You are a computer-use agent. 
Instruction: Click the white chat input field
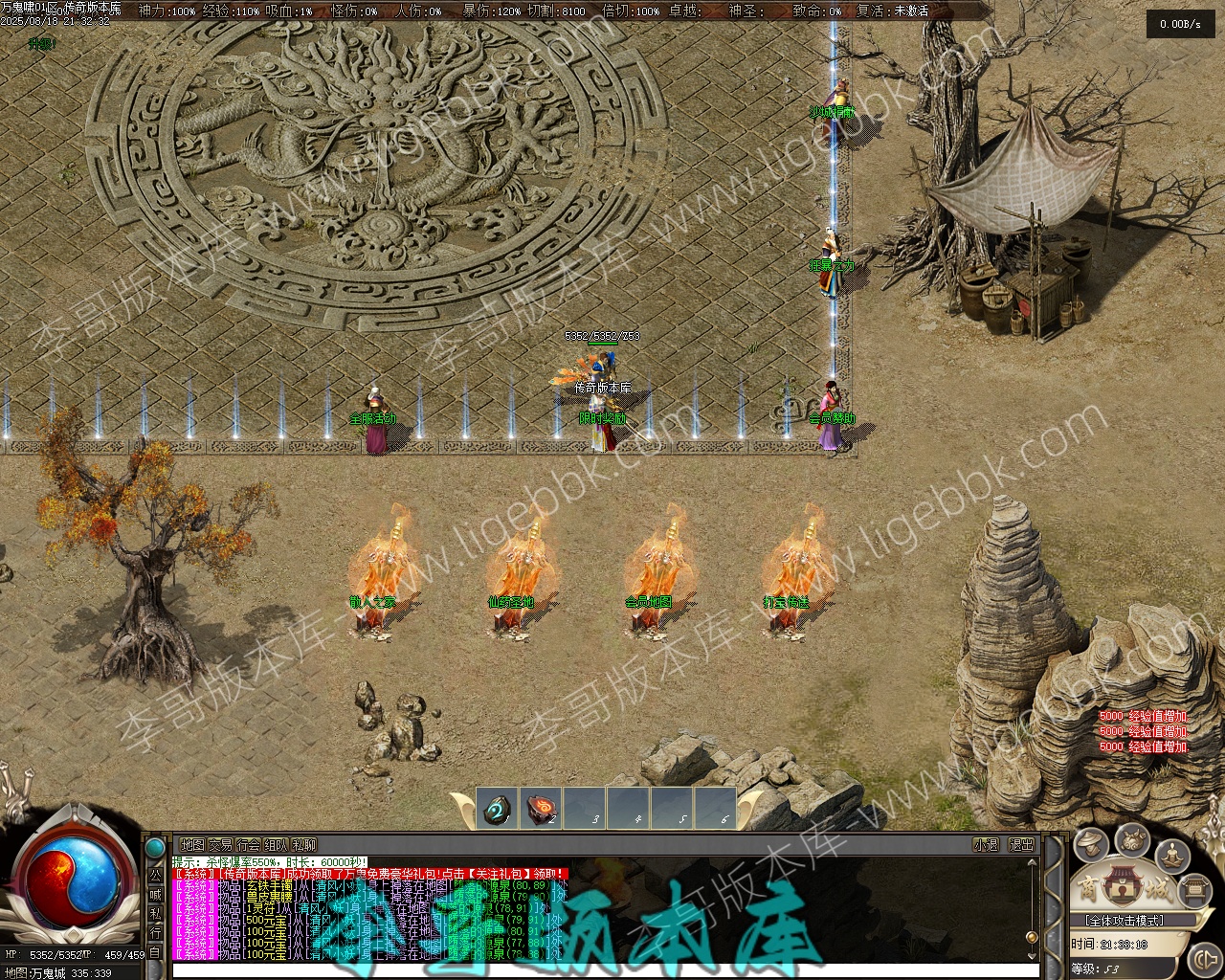click(x=603, y=970)
